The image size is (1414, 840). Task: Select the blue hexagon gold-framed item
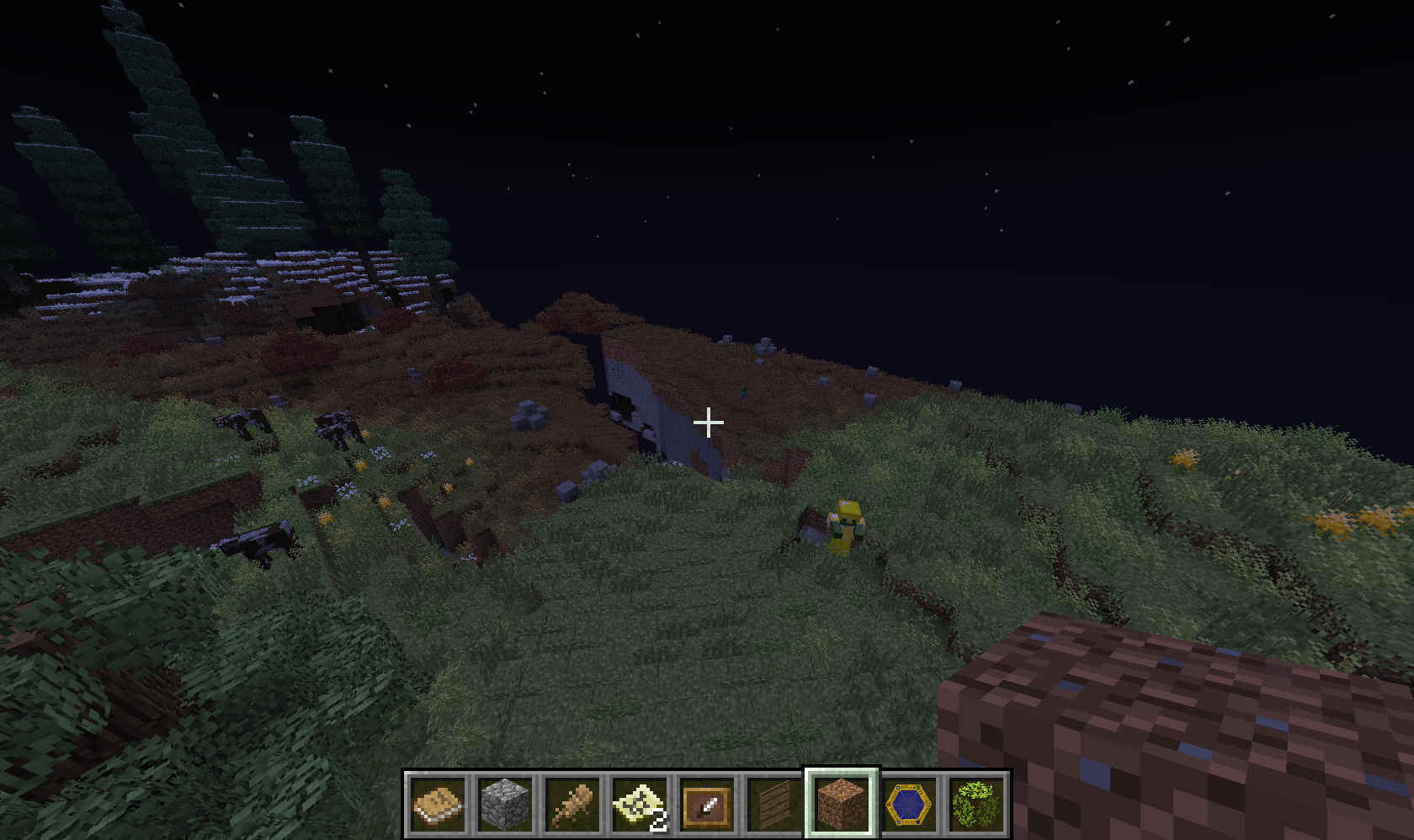point(909,805)
